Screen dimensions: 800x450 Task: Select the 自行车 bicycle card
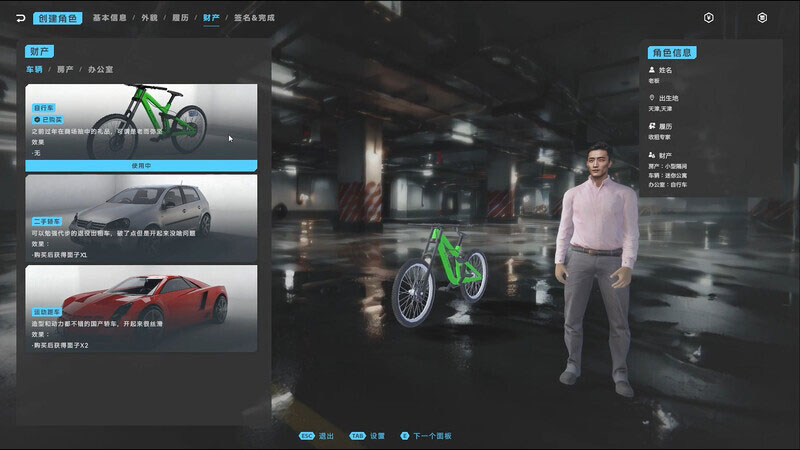141,120
